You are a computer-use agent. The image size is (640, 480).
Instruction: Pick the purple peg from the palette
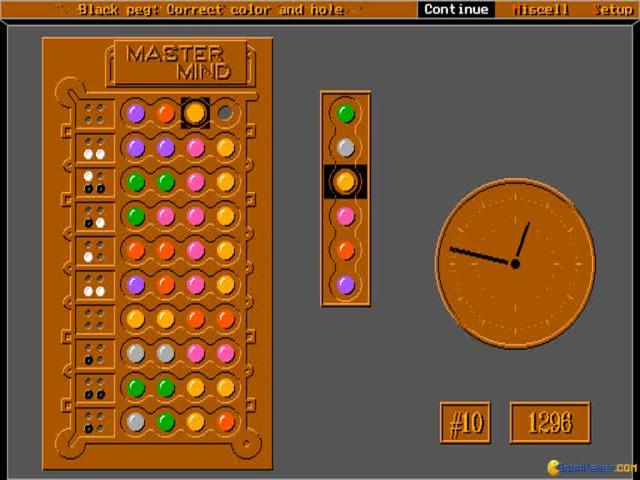(x=345, y=284)
